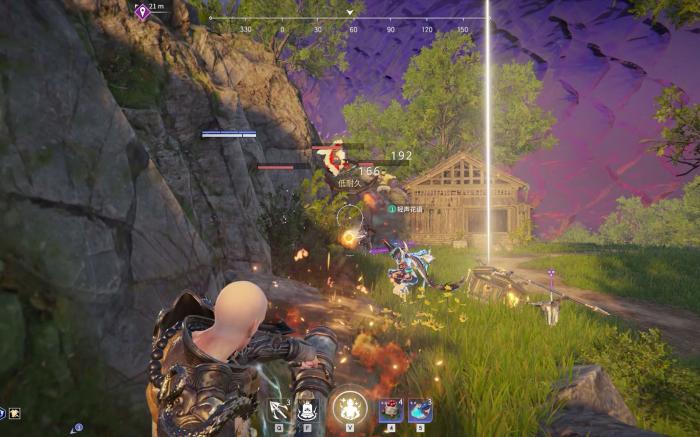Trigger the glowing meditation ultimate ability
This screenshot has width=700, height=437.
(350, 407)
